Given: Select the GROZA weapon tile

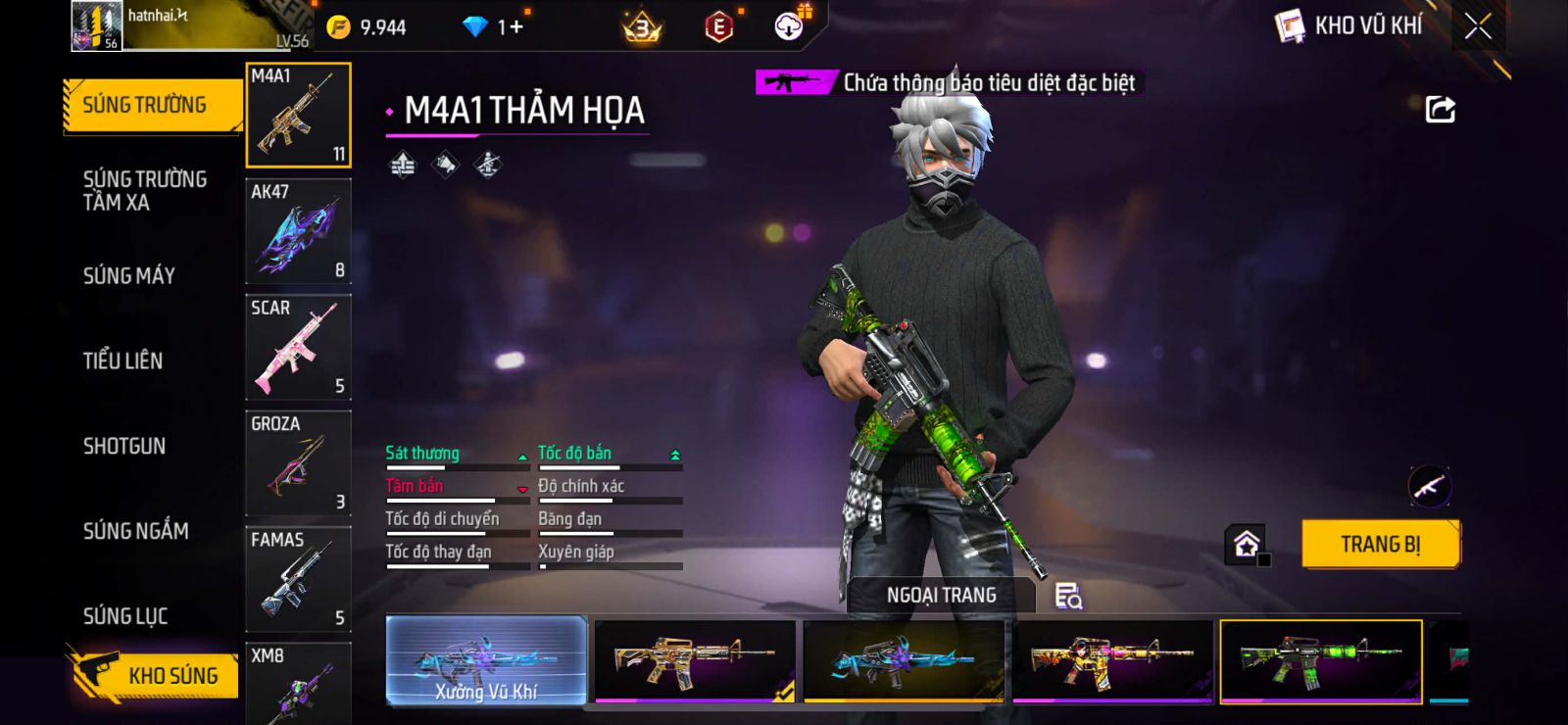Looking at the screenshot, I should [298, 462].
